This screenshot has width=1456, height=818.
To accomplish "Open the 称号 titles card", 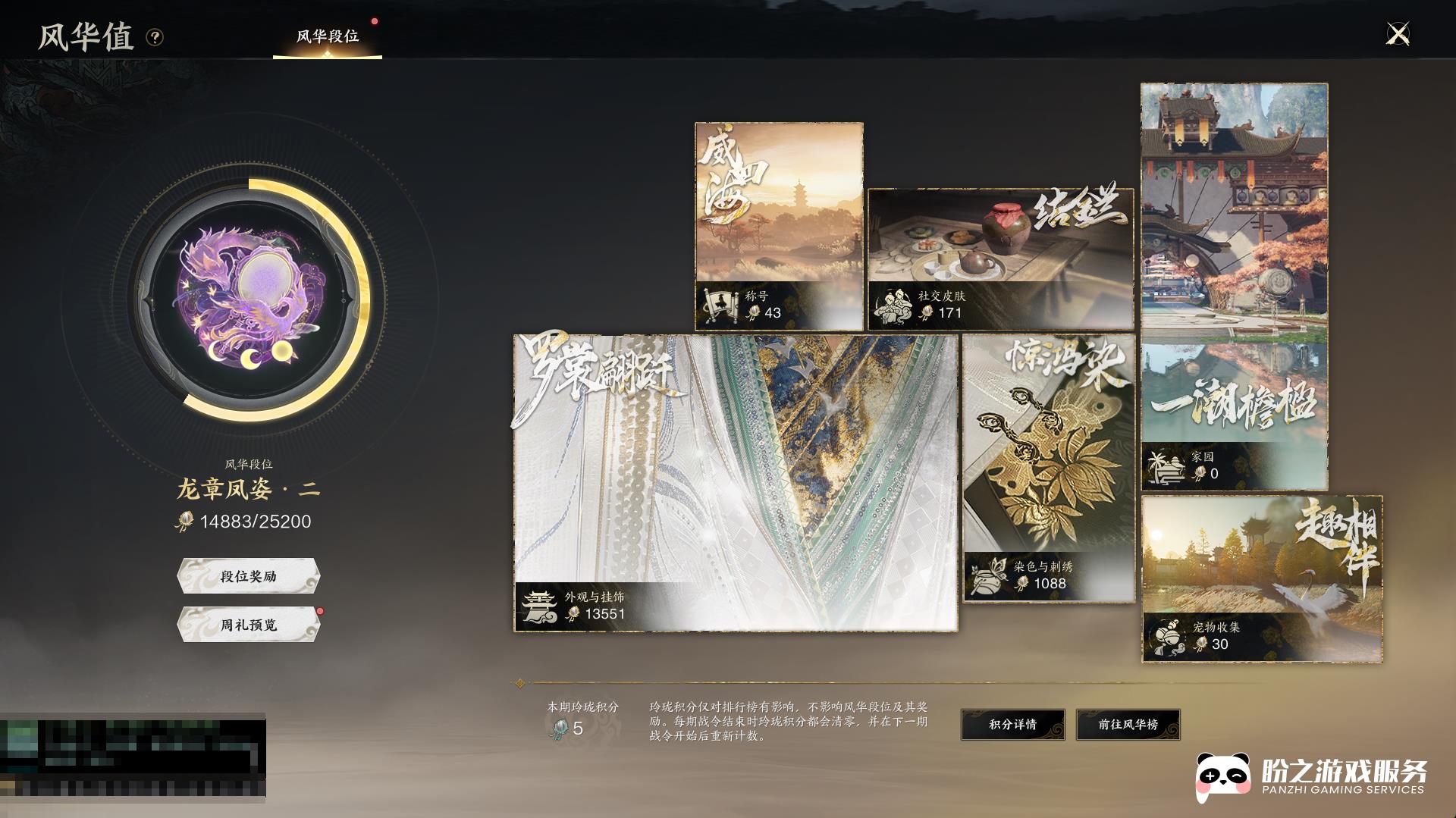I will coord(779,226).
